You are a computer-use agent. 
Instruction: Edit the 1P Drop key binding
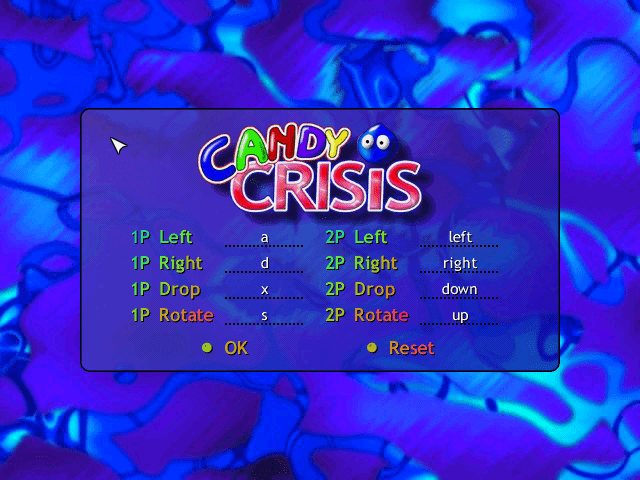pos(264,290)
